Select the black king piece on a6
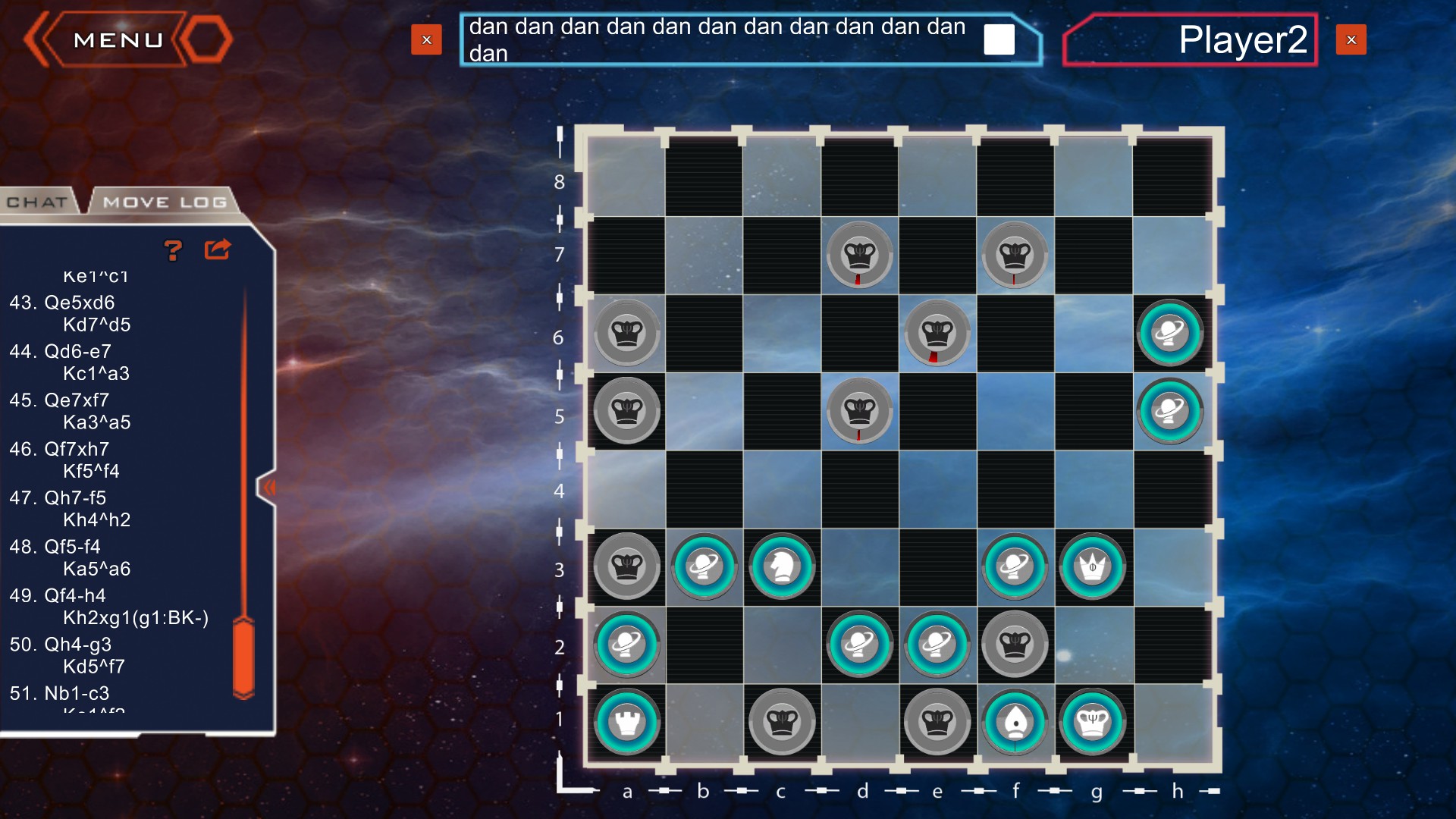 pos(626,333)
